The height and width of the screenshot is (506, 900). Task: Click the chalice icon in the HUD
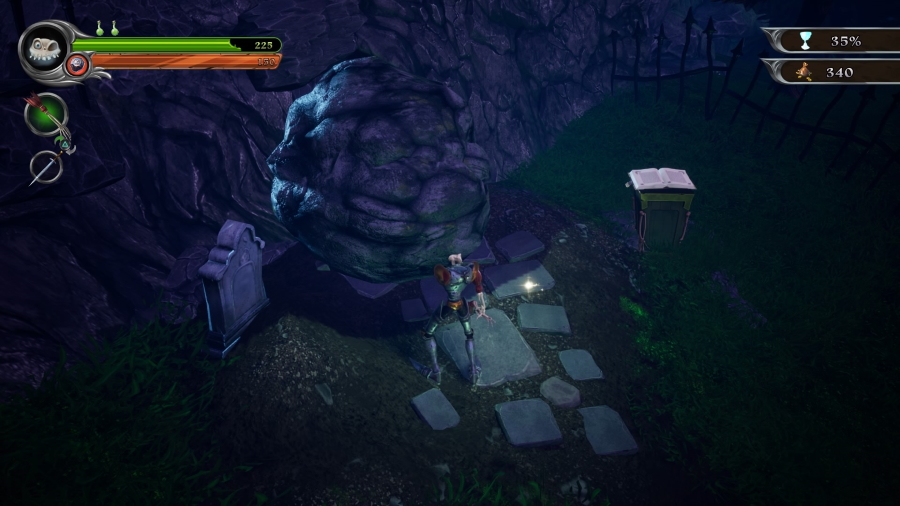point(805,41)
